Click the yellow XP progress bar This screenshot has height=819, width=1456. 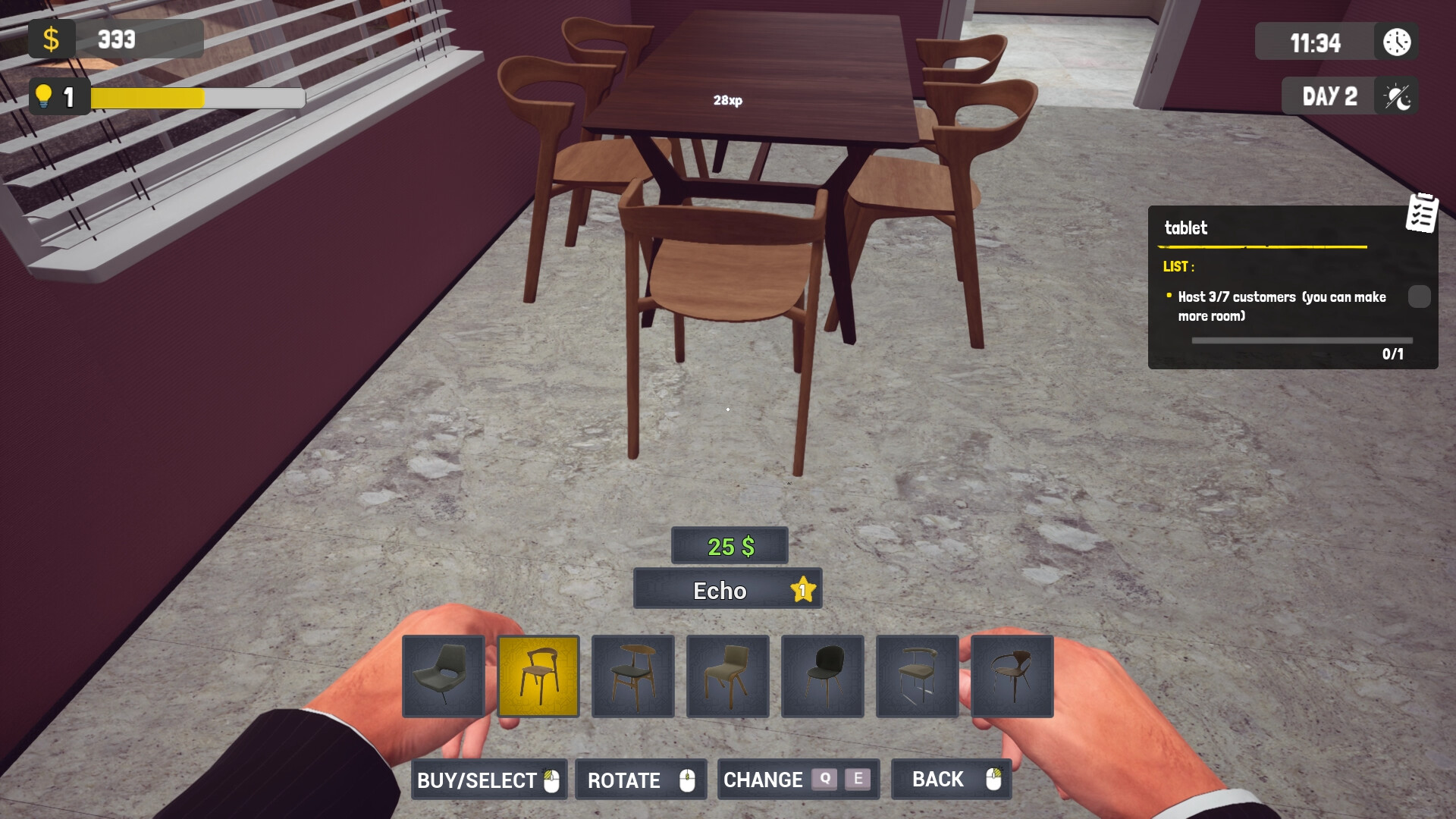point(148,96)
